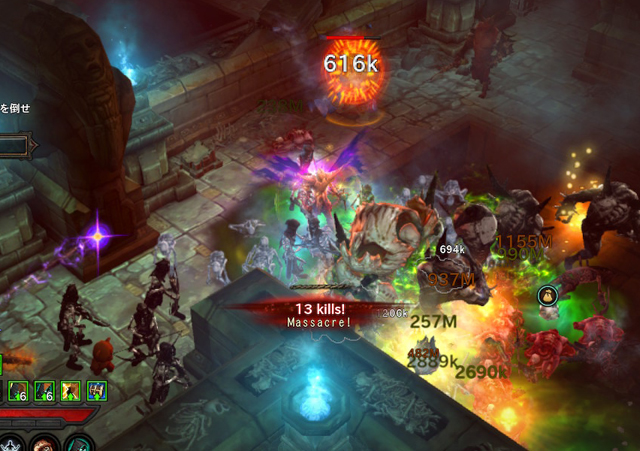This screenshot has width=640, height=451.
Task: Use the red-faced skill icon
Action: coord(44,445)
